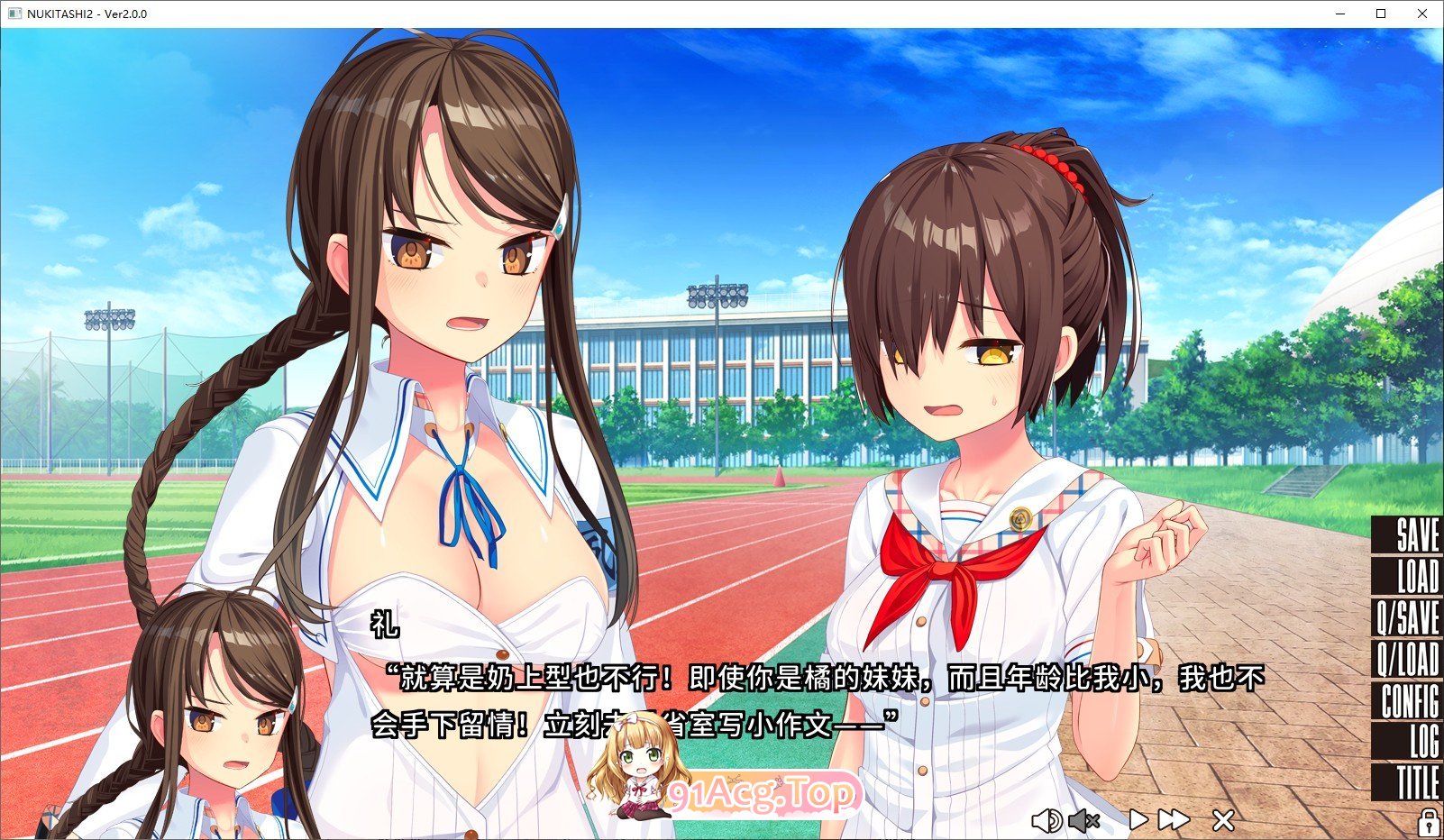Quick load with Q/LOAD

(x=1408, y=660)
